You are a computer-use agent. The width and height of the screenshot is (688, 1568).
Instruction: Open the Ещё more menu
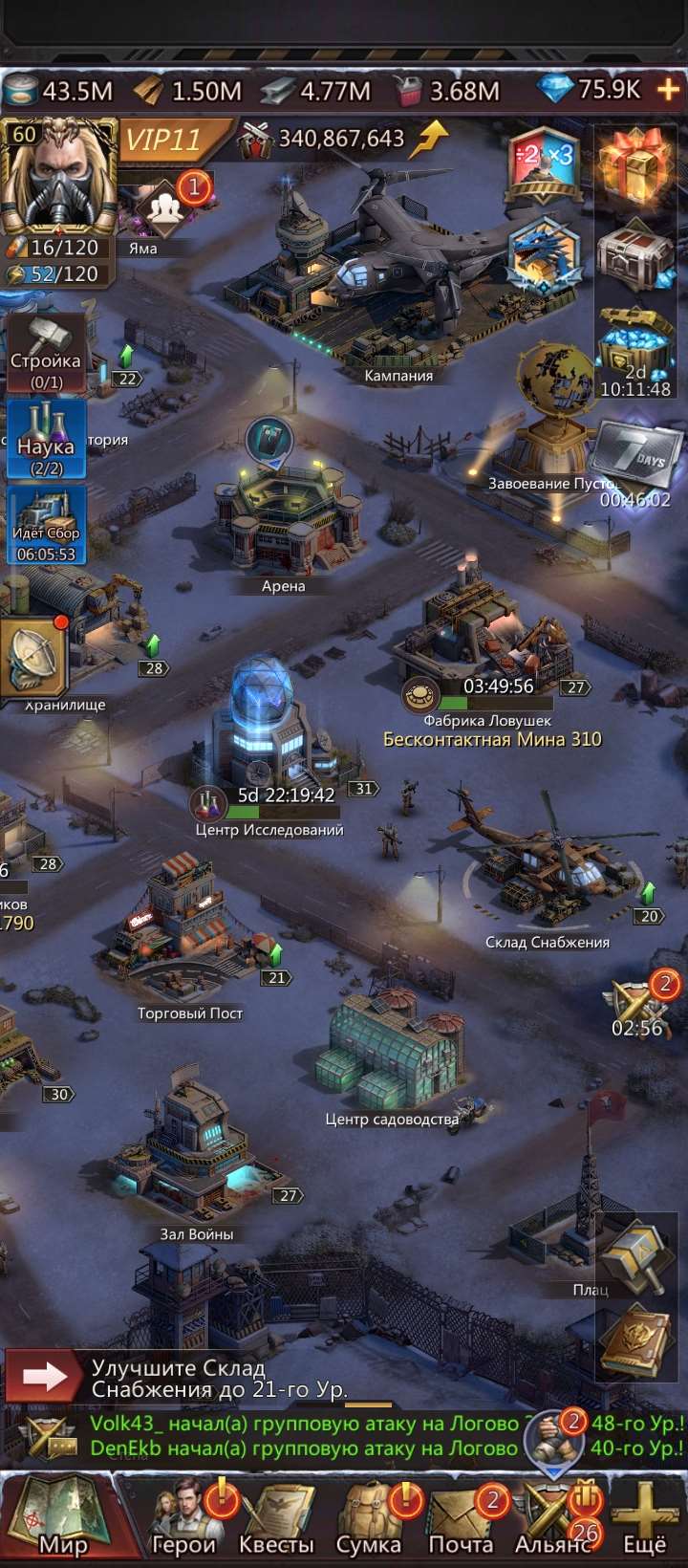[x=644, y=1520]
